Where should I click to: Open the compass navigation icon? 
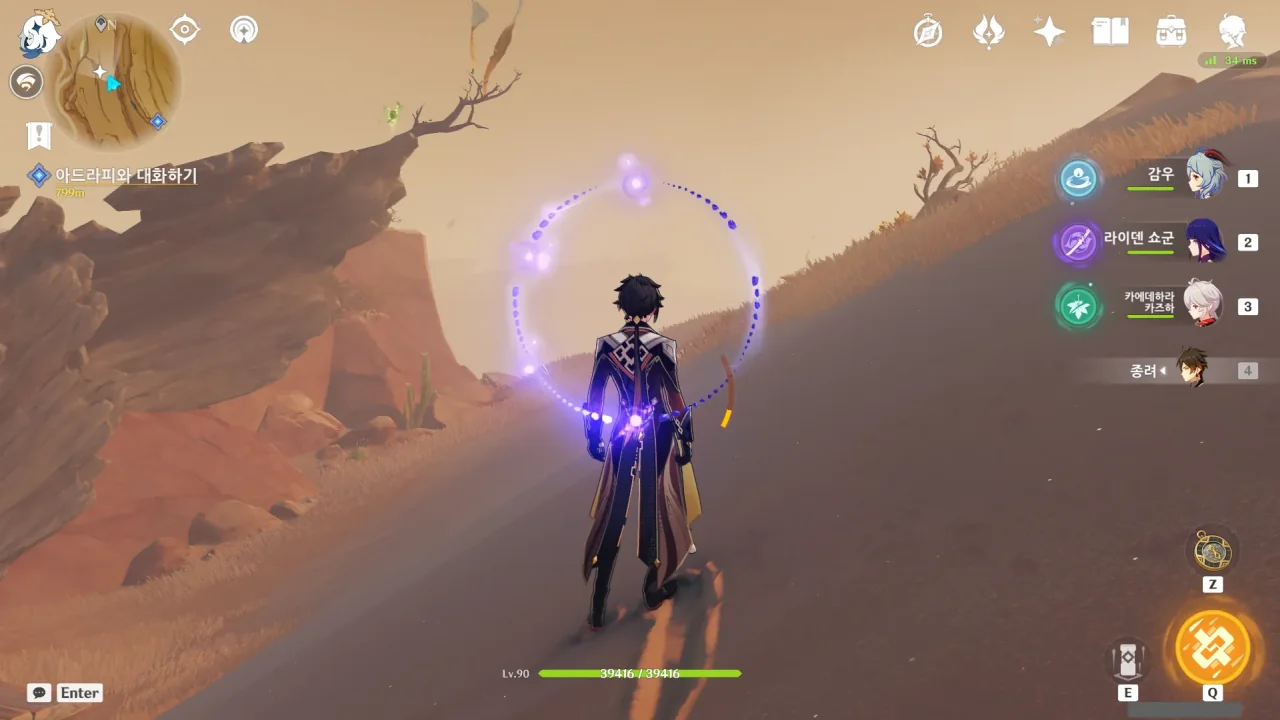point(928,31)
